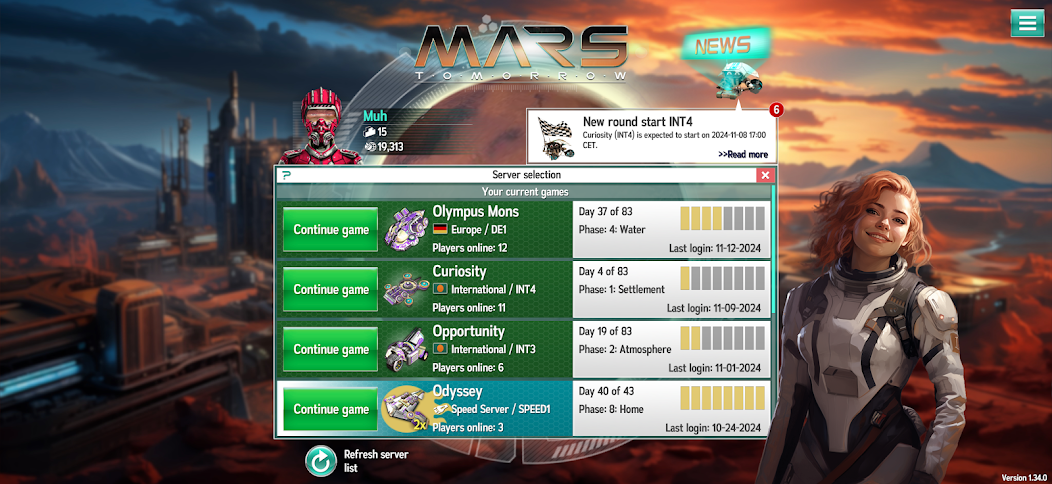Follow the Read more news link

[x=742, y=154]
